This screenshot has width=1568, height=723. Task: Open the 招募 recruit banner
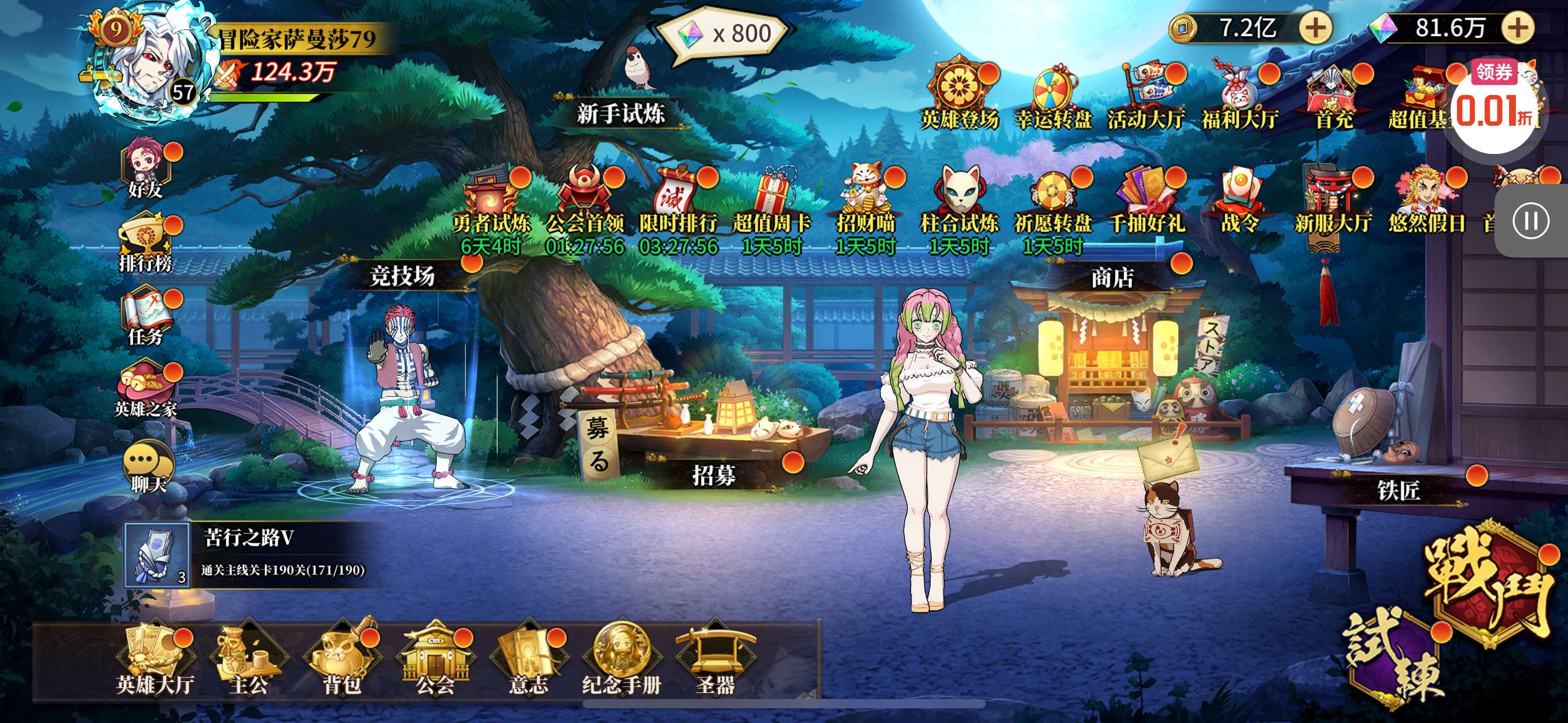tap(714, 475)
